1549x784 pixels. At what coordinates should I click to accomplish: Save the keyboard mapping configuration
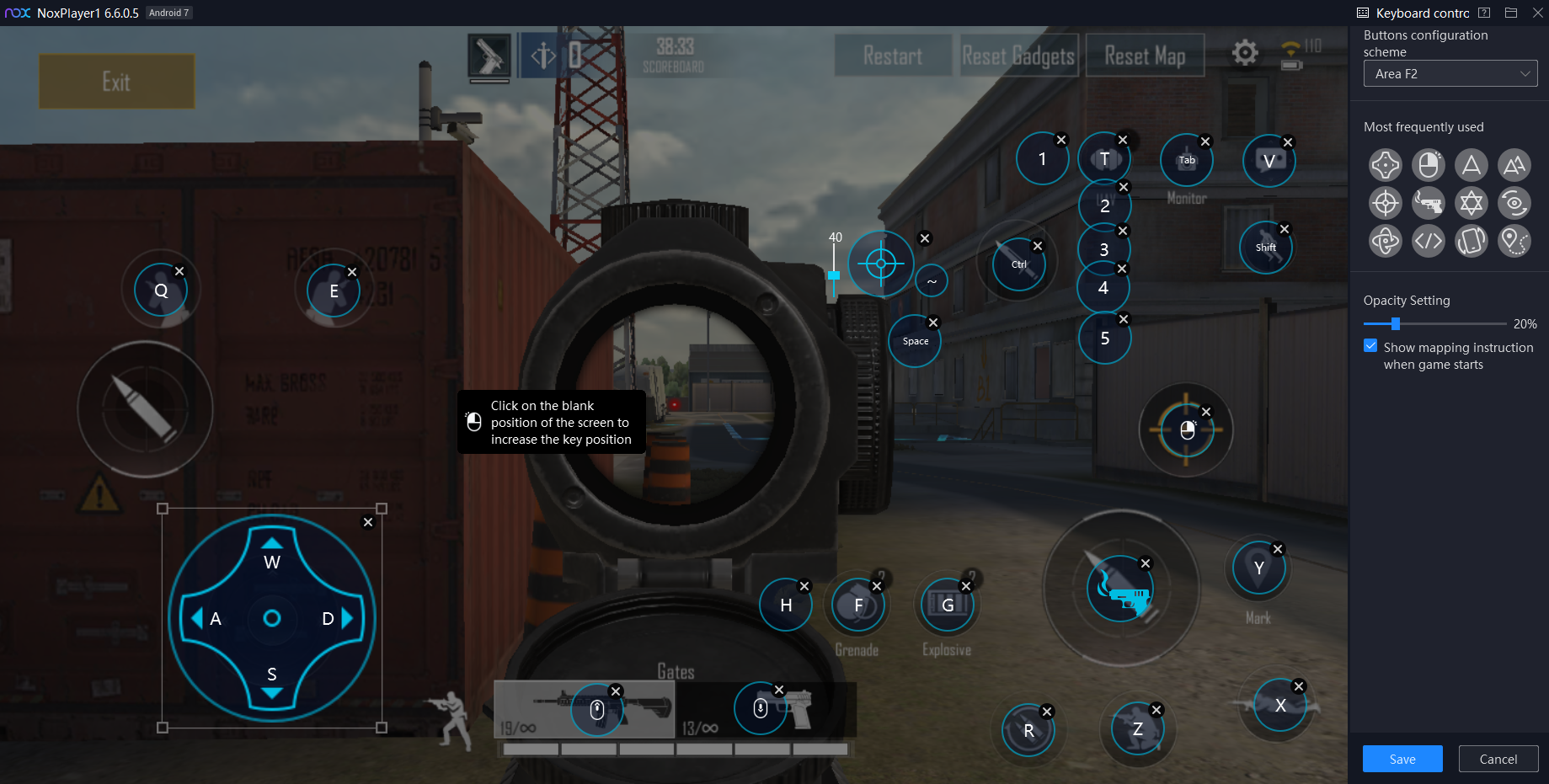click(1402, 759)
